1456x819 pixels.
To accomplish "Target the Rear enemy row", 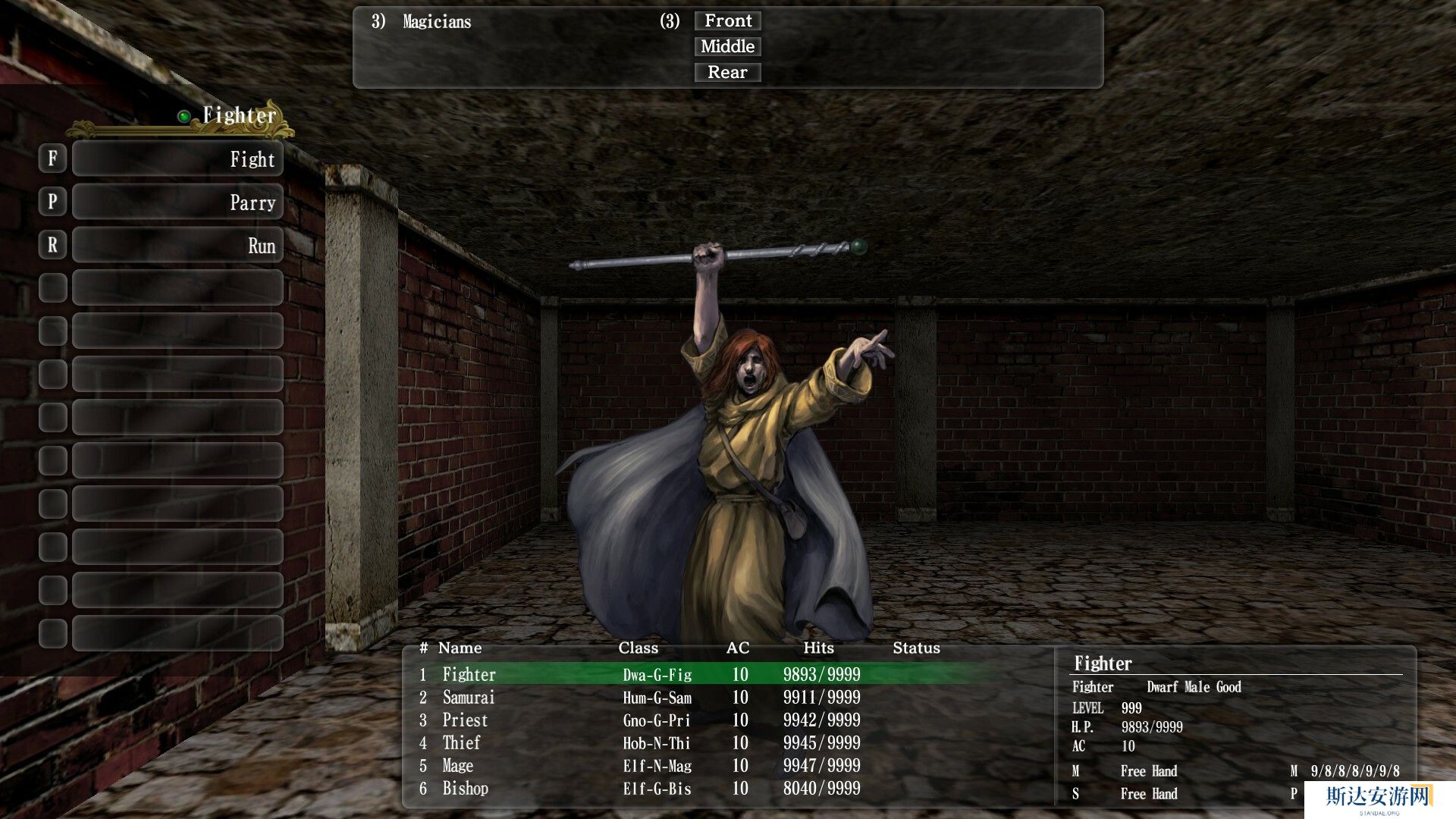I will point(727,73).
